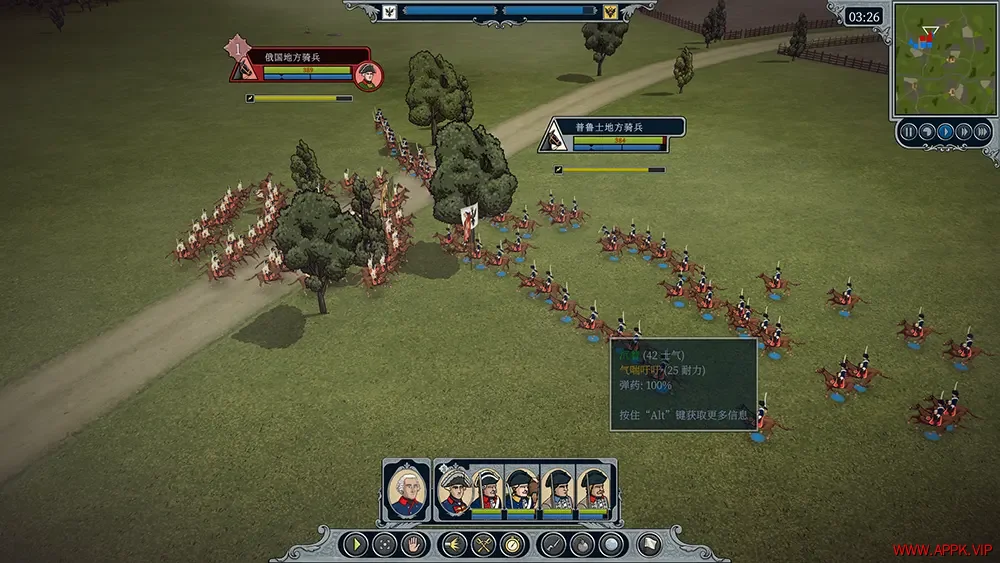
Task: Click the green arrow move command
Action: (355, 545)
